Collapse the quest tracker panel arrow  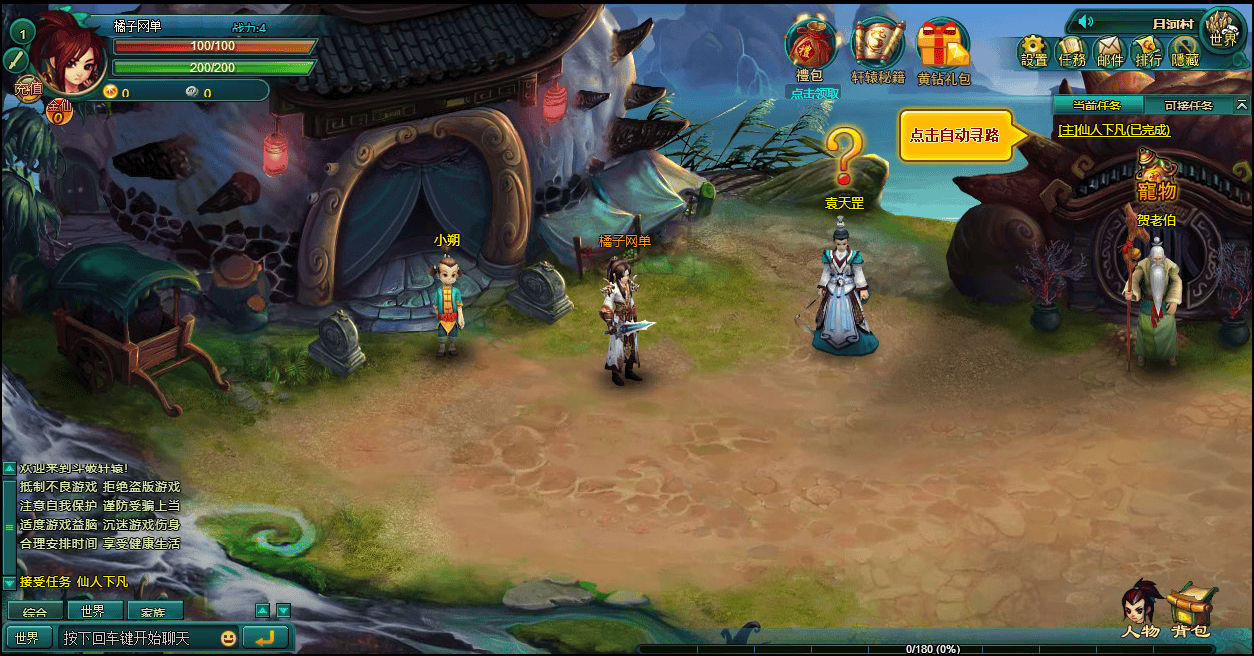tap(1242, 105)
